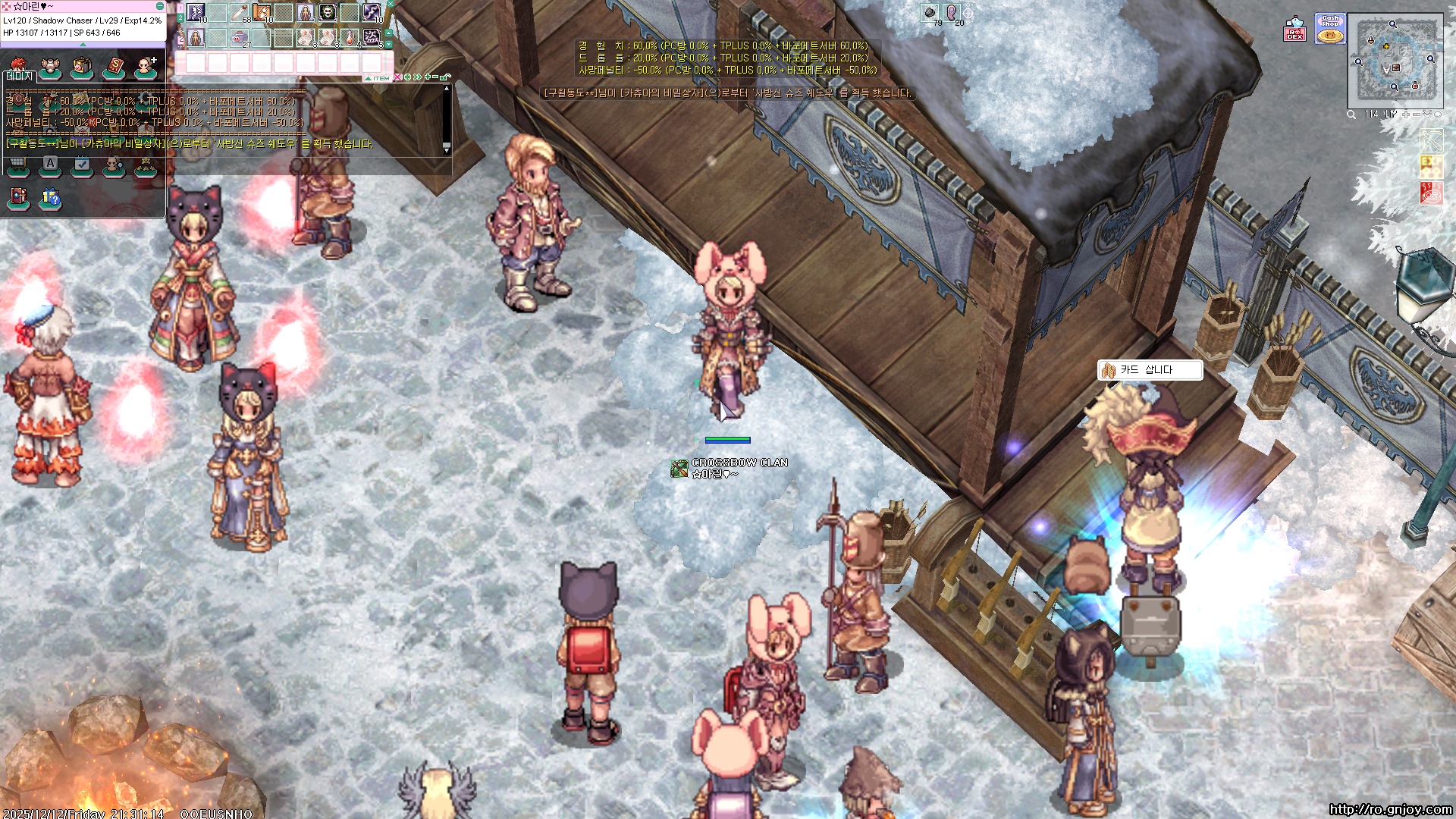Open the Cash Shop

[1330, 29]
